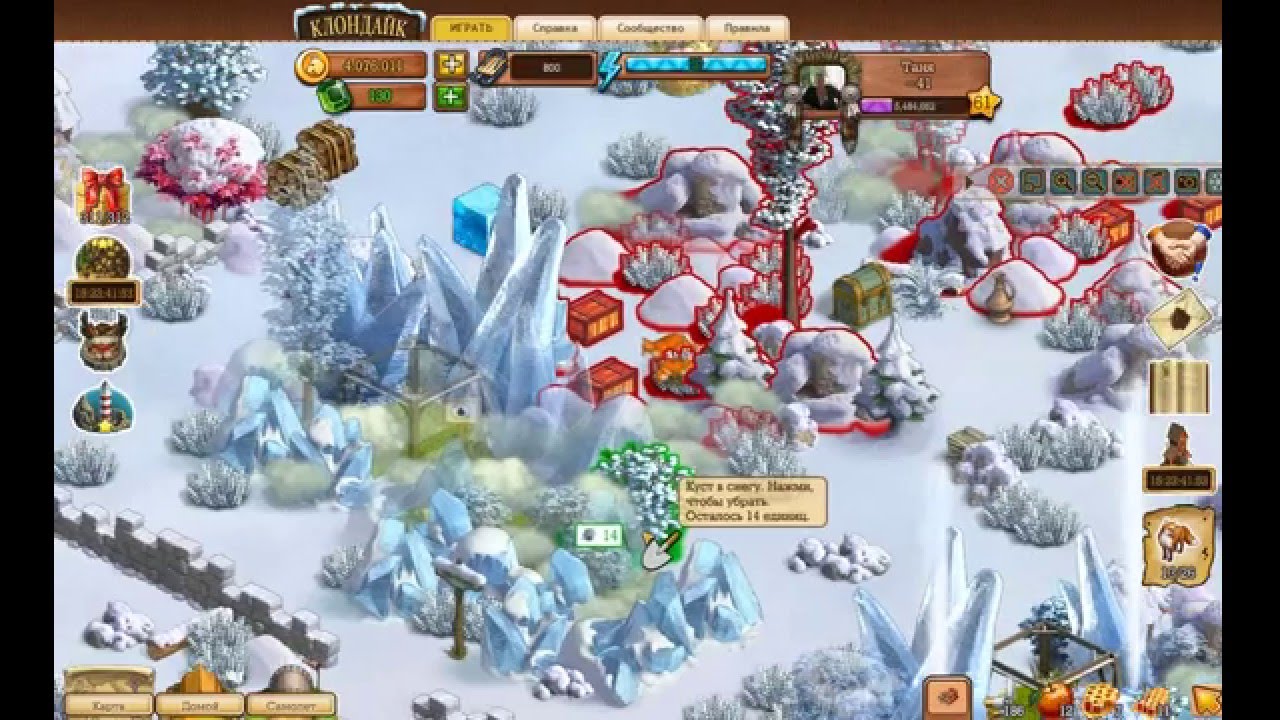Open the Карта map button
The image size is (1280, 720).
click(108, 706)
